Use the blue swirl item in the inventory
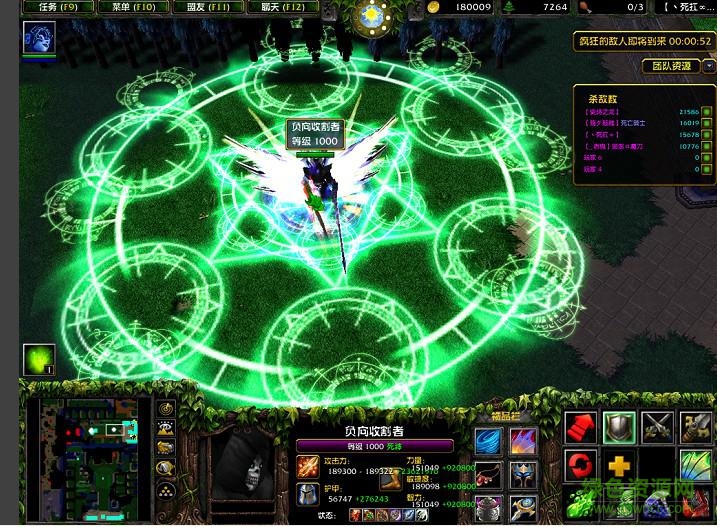 (x=489, y=442)
